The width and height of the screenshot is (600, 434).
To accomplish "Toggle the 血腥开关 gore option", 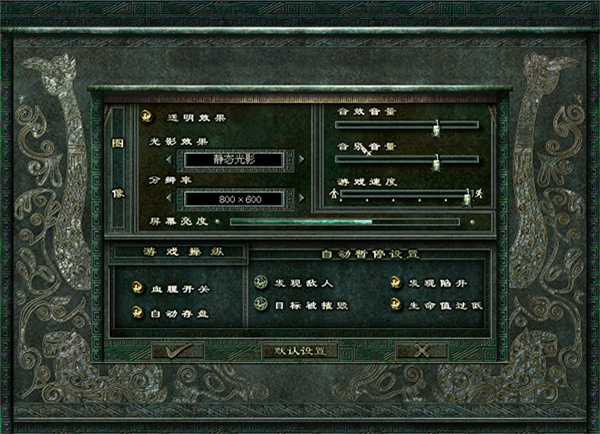I will [139, 287].
